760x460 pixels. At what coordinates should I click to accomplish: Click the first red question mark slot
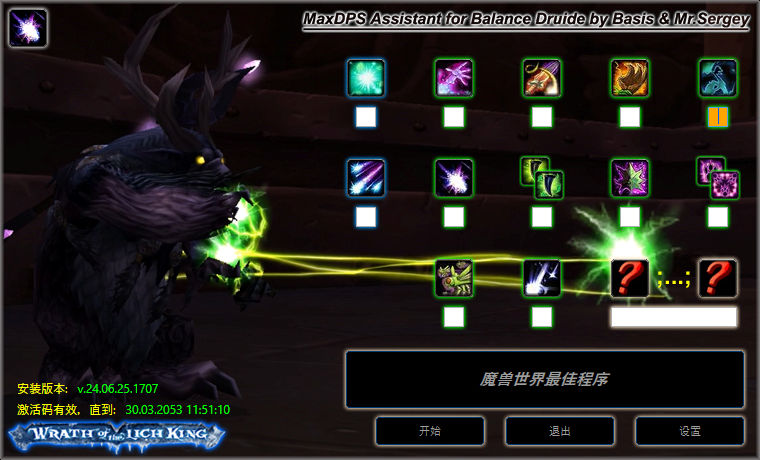(x=630, y=278)
